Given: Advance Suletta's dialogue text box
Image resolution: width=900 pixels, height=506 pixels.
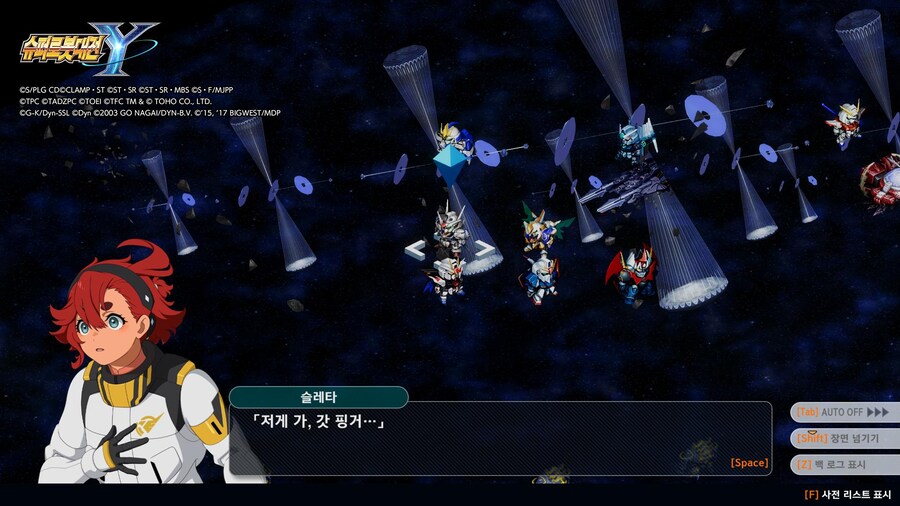Looking at the screenshot, I should coord(500,438).
